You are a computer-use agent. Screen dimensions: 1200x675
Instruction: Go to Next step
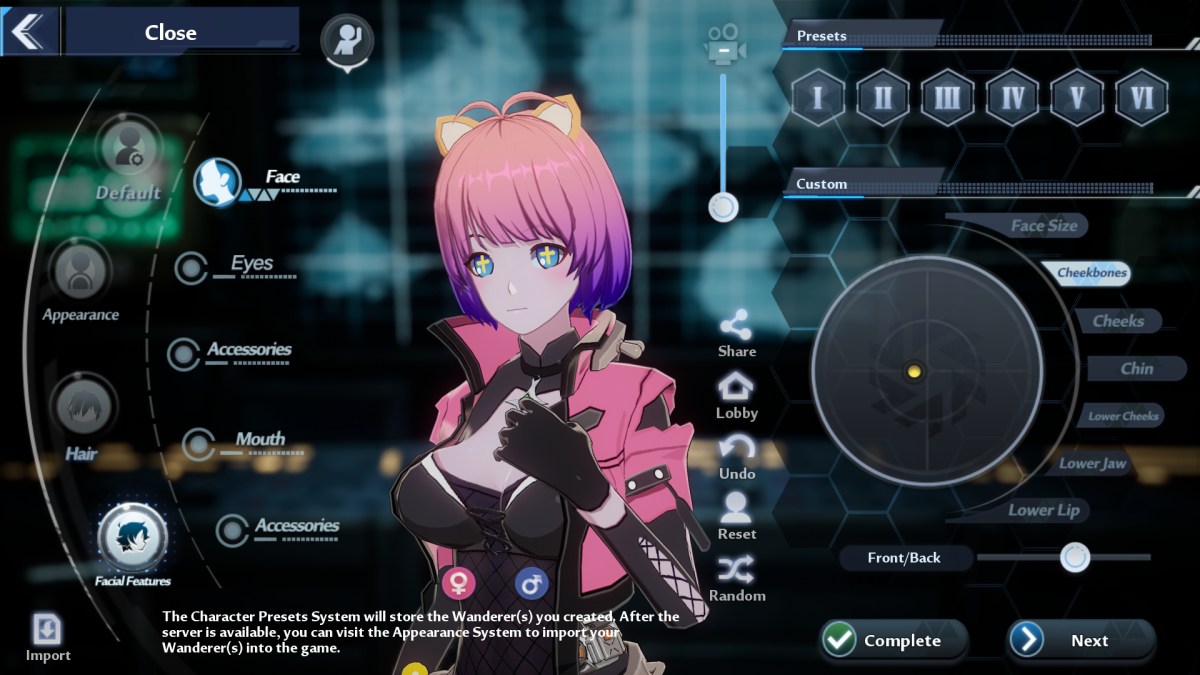tap(1080, 641)
